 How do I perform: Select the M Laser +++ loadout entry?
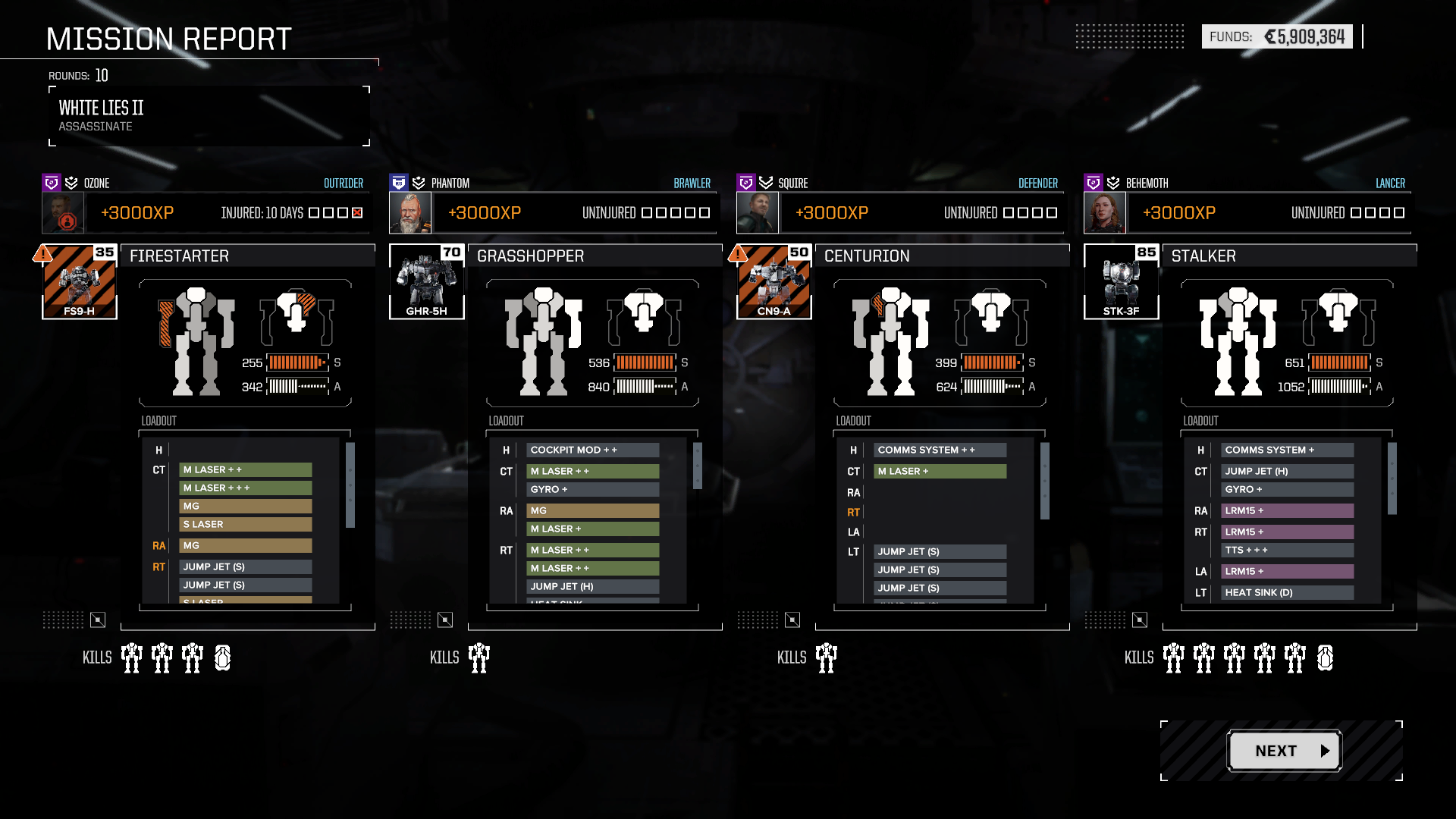click(x=245, y=488)
